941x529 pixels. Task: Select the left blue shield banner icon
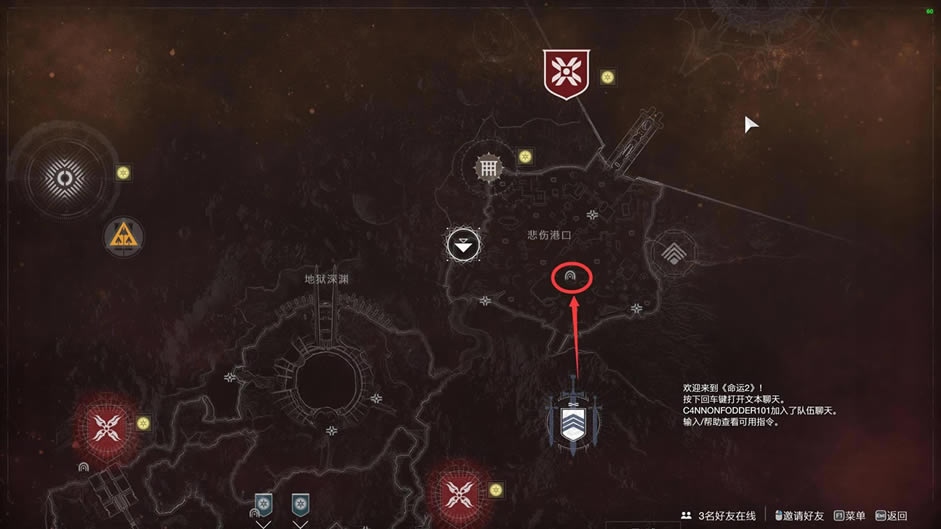(264, 503)
